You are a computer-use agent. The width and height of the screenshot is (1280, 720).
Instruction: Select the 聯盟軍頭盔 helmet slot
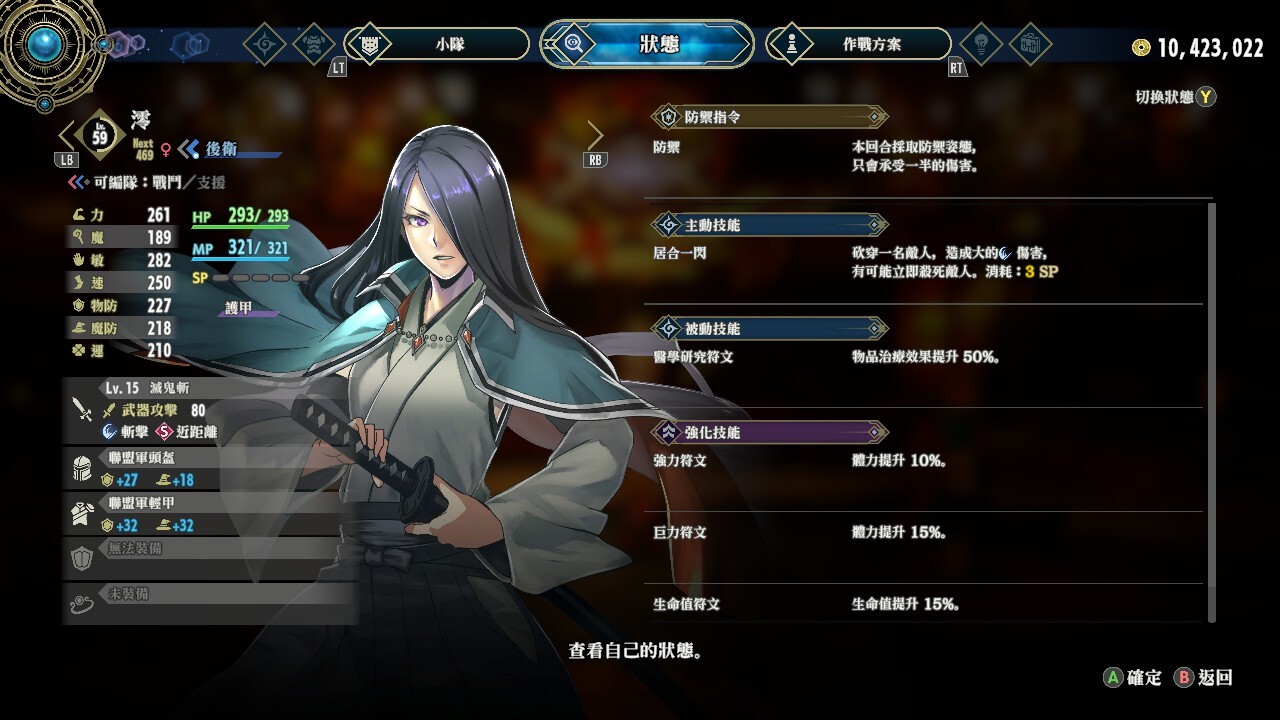coord(210,469)
